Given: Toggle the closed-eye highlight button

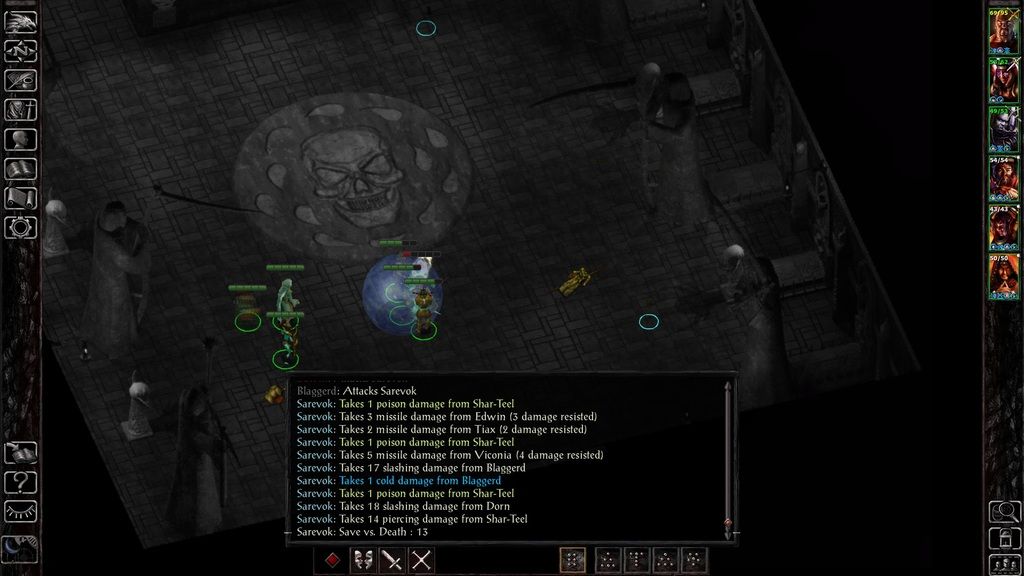Looking at the screenshot, I should [20, 514].
